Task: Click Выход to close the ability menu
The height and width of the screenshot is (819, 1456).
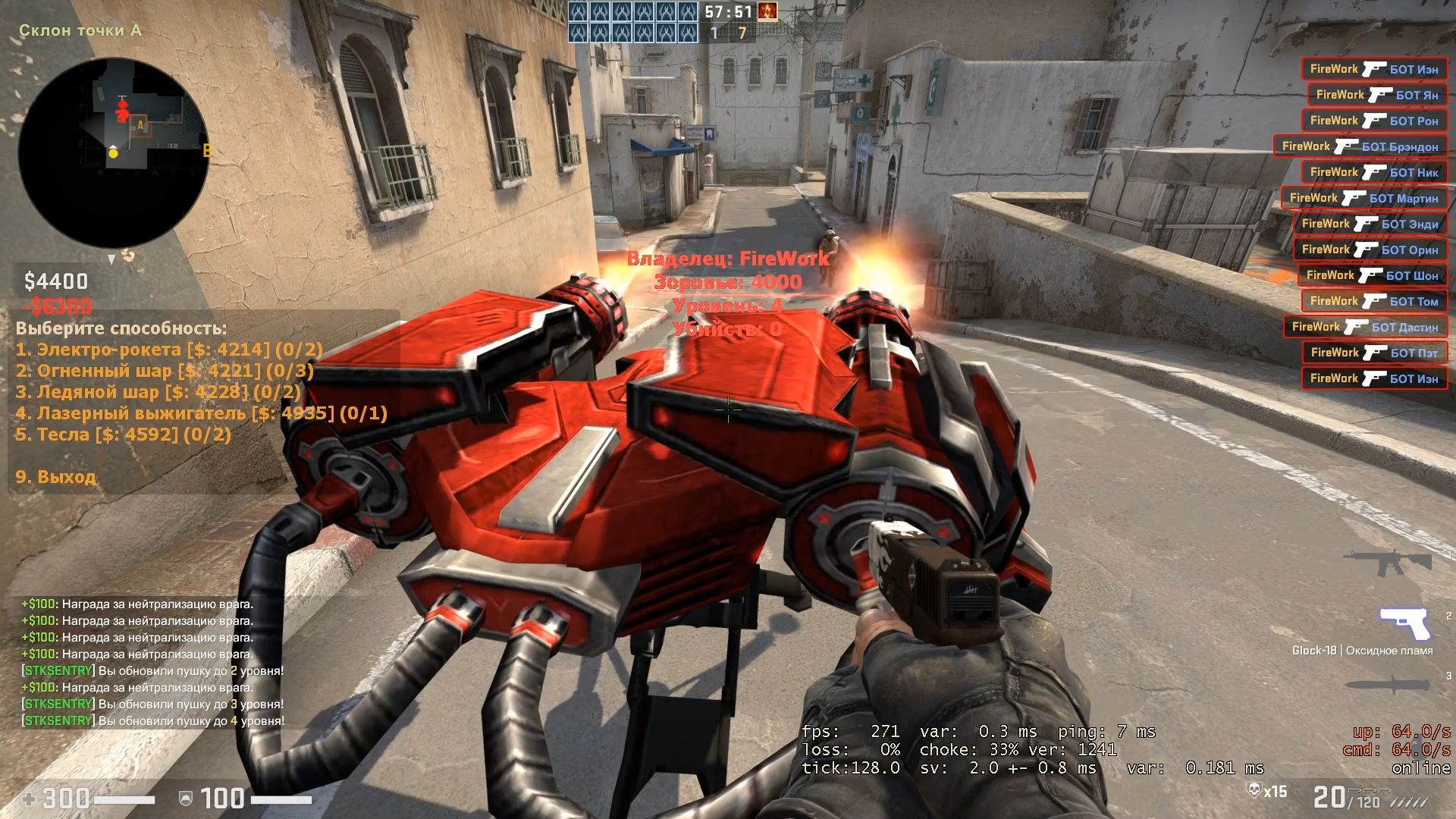Action: (55, 477)
